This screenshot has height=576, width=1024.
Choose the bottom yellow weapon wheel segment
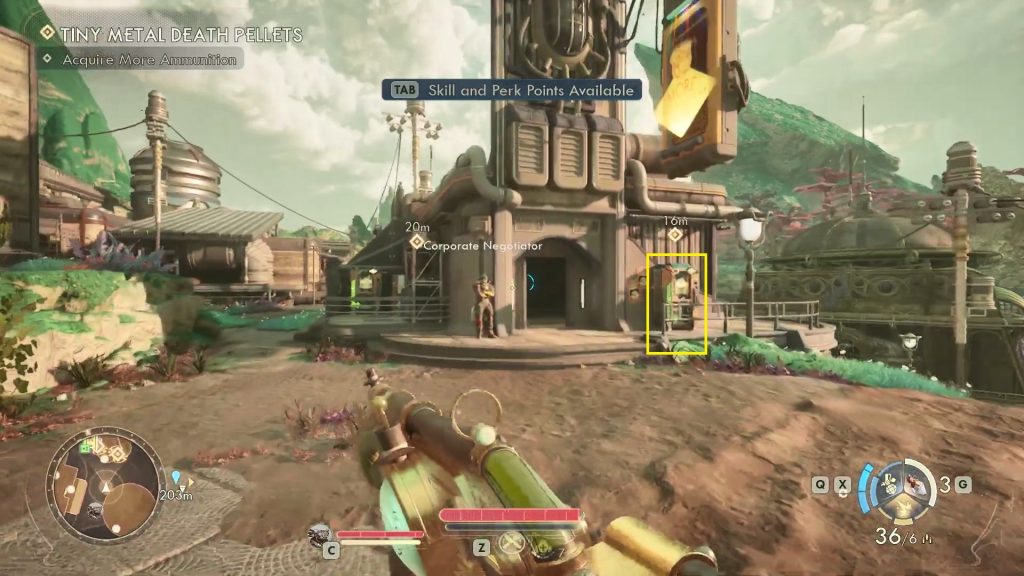coord(901,509)
